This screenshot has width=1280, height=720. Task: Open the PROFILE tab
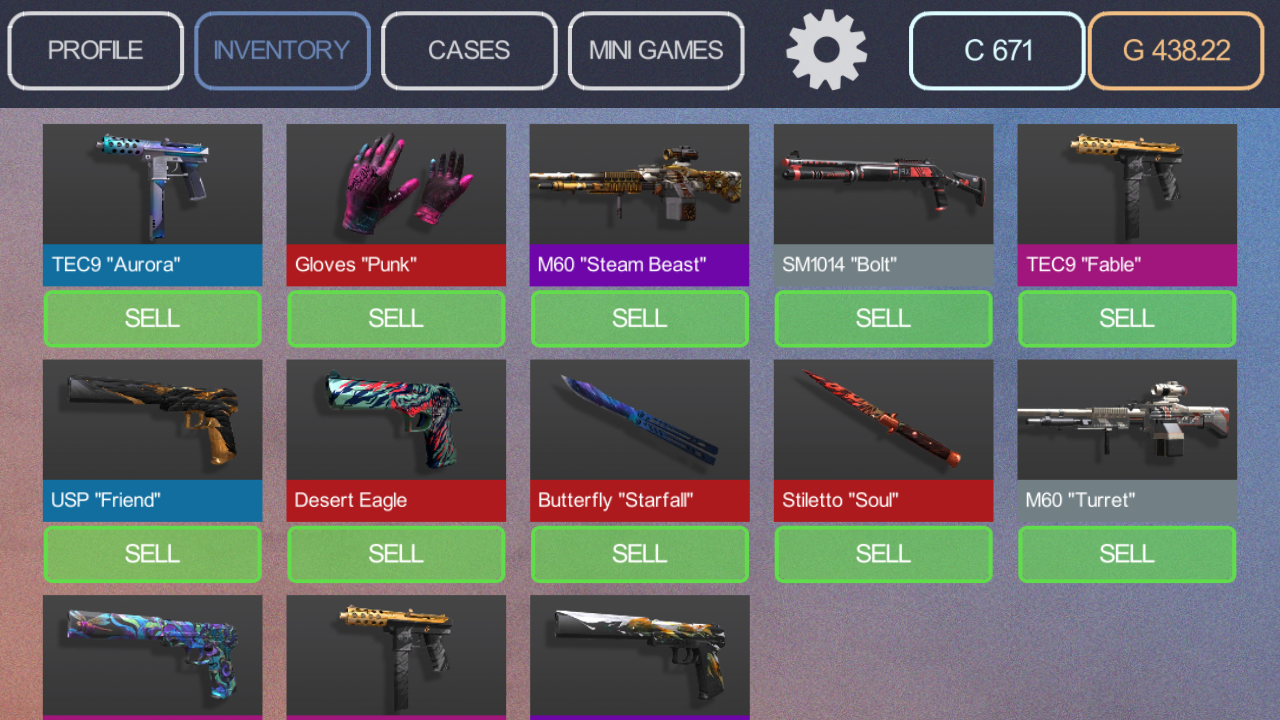(x=95, y=50)
